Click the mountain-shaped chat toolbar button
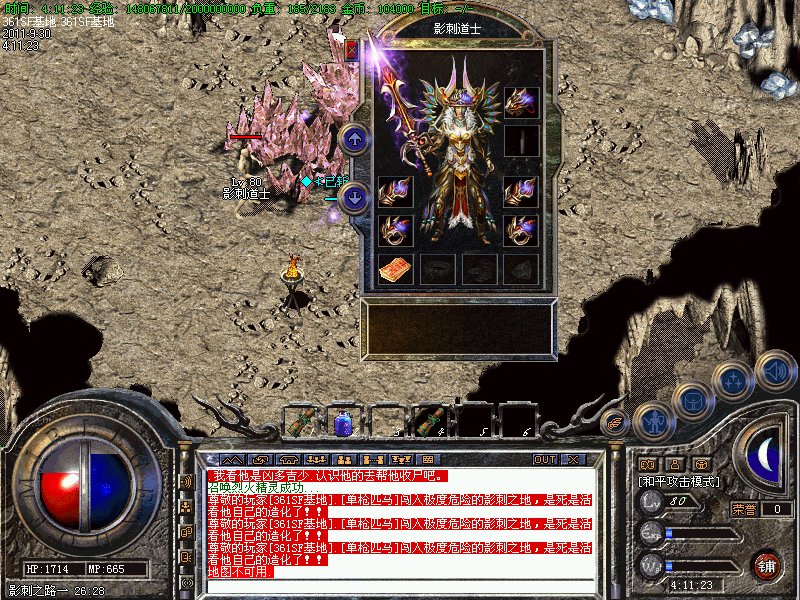The height and width of the screenshot is (600, 800). tap(231, 459)
